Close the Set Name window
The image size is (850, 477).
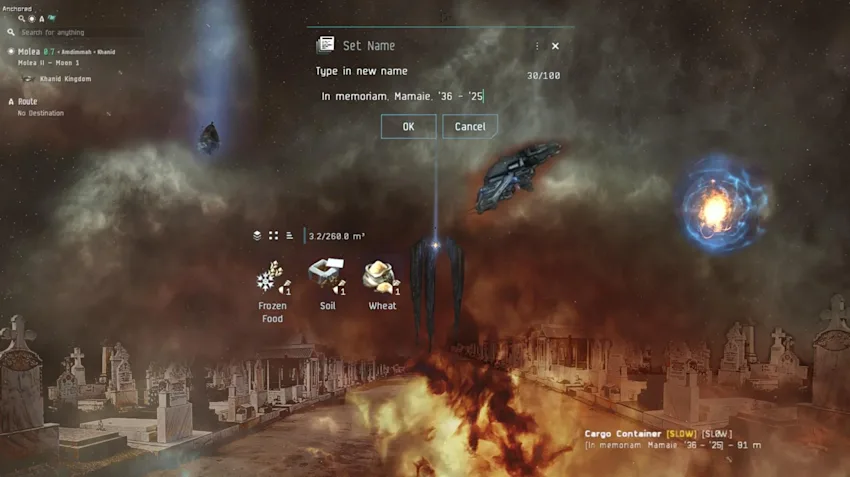tap(555, 46)
